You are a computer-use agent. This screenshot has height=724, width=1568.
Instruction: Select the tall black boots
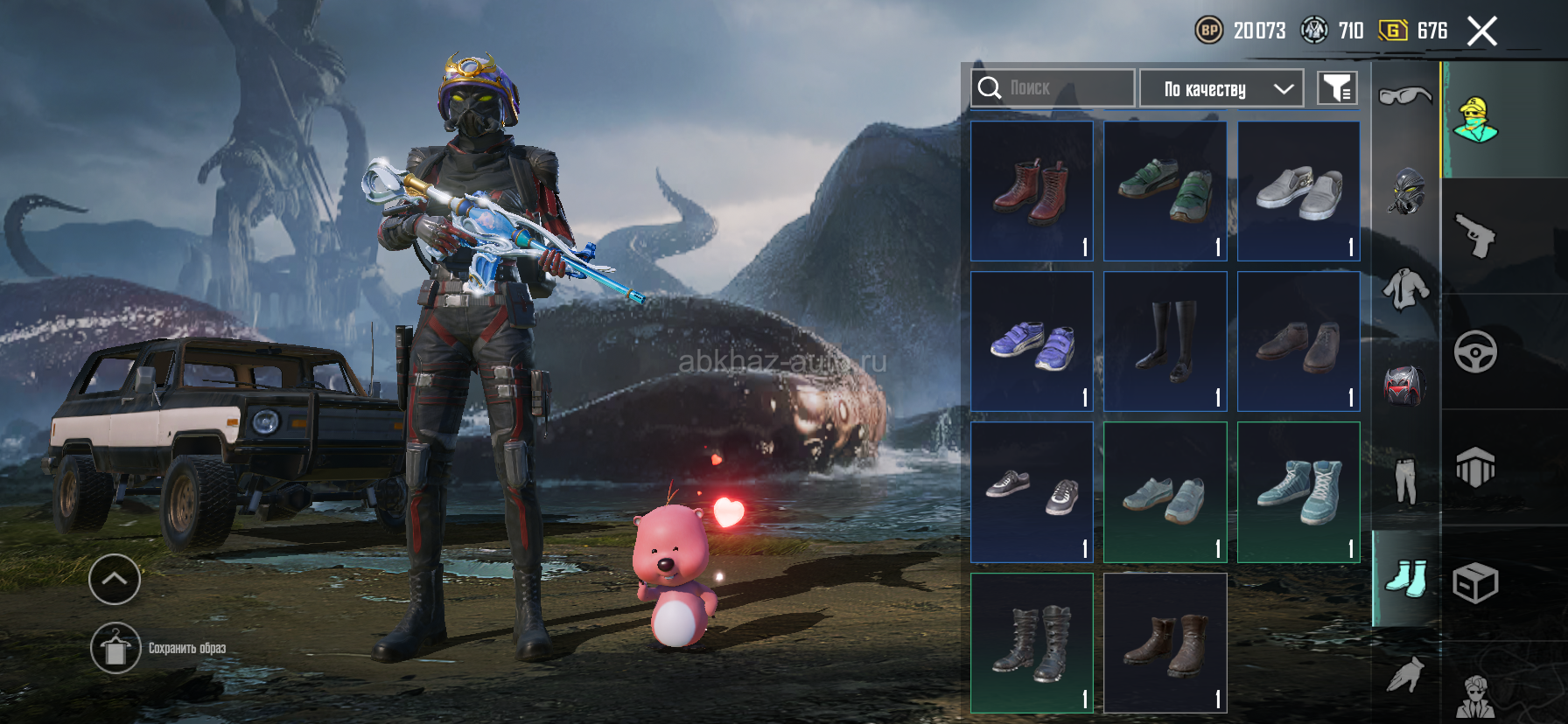pos(1165,341)
